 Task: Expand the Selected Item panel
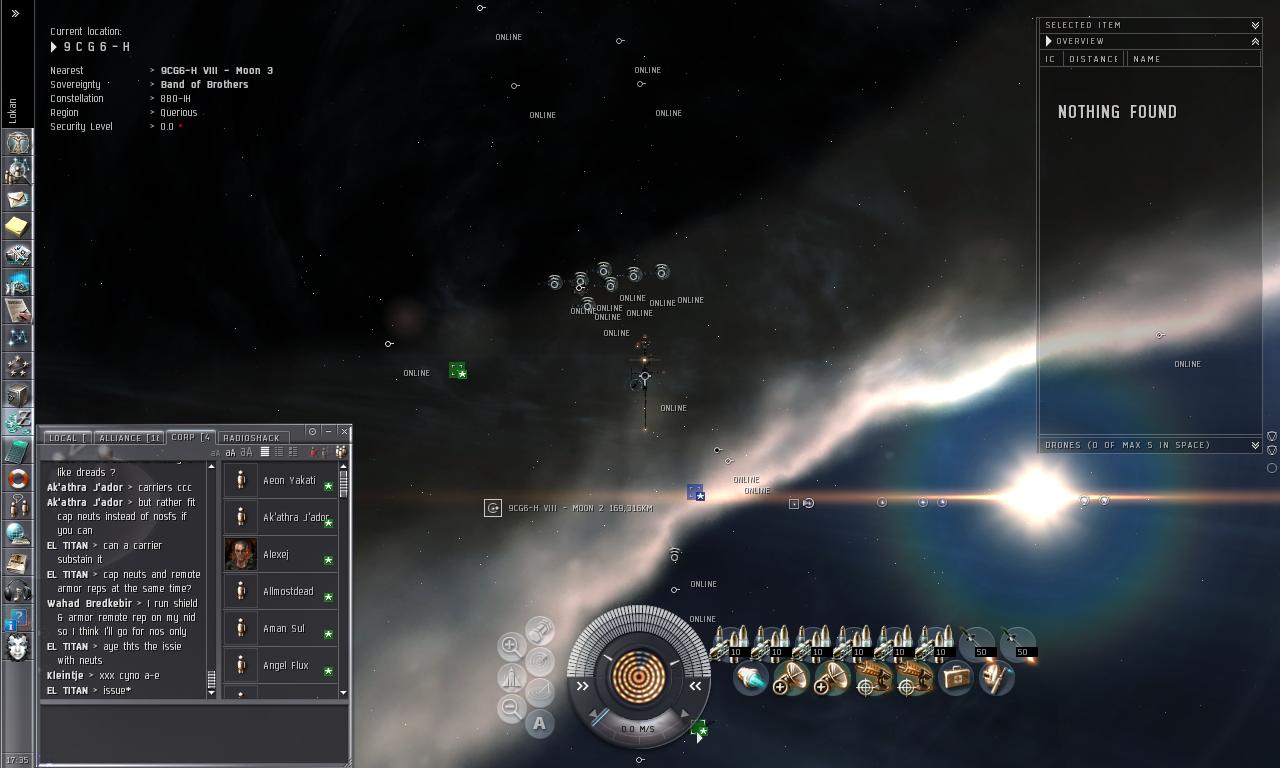(1255, 25)
